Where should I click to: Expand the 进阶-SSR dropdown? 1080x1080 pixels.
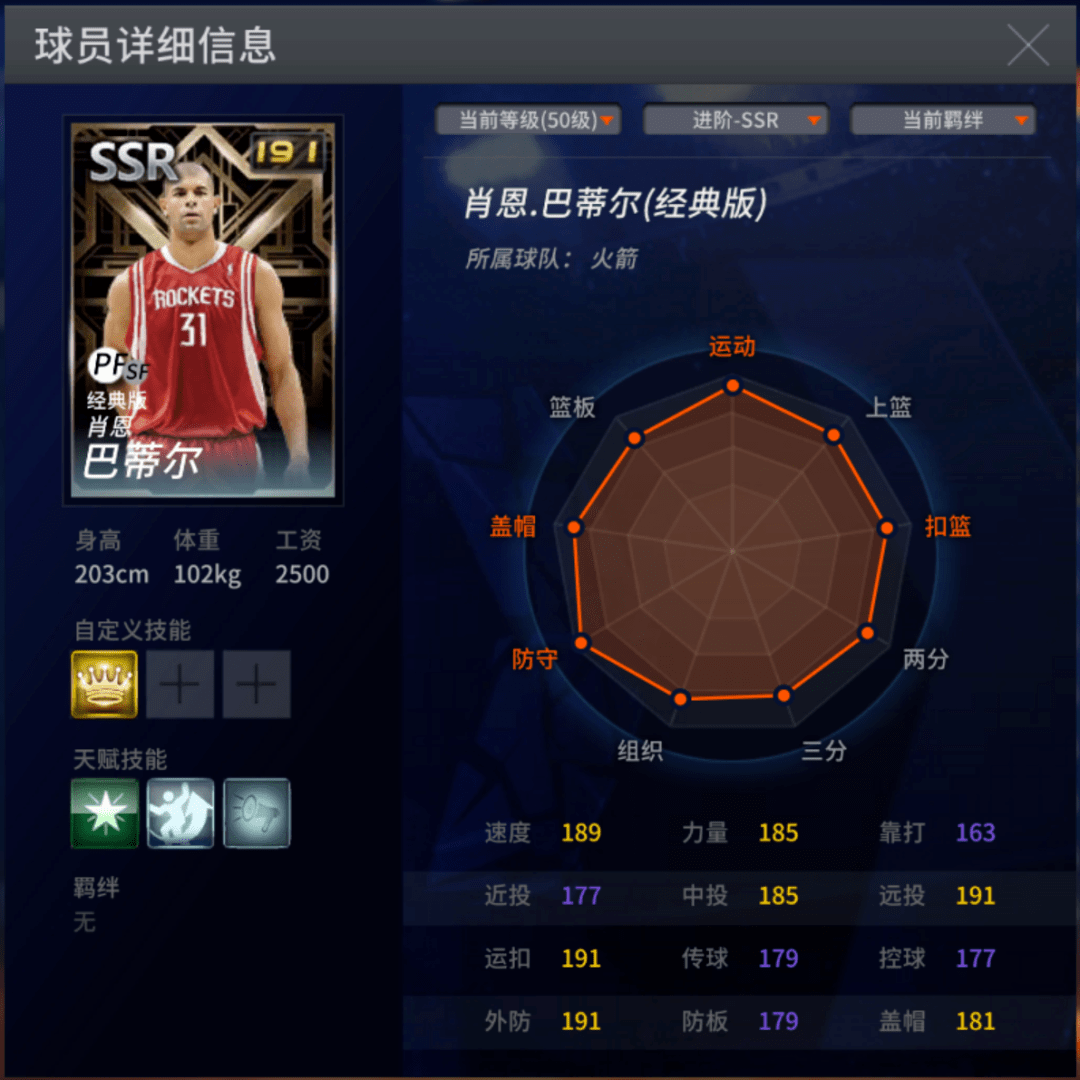pyautogui.click(x=736, y=121)
